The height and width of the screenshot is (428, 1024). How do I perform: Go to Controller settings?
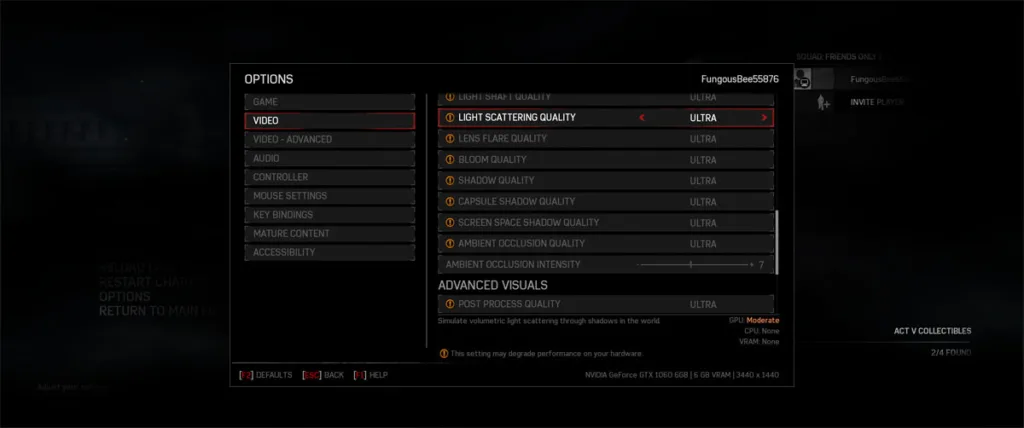(329, 177)
